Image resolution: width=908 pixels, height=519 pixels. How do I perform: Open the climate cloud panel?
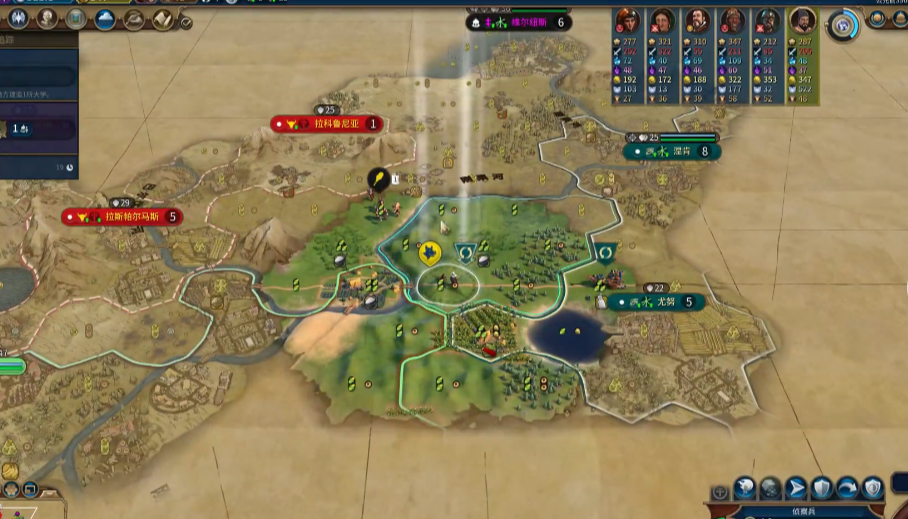pyautogui.click(x=104, y=18)
